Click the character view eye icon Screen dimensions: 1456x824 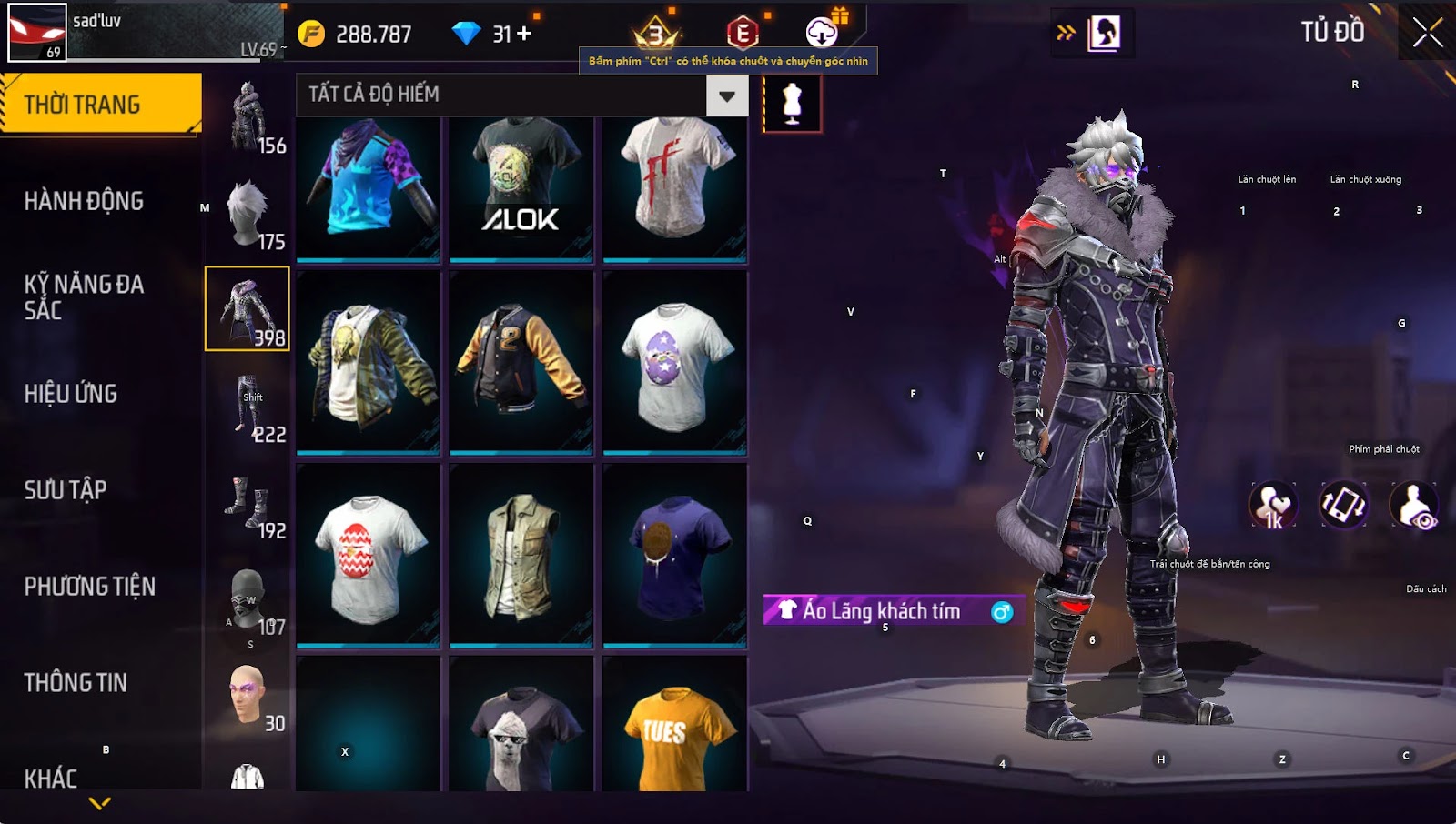pyautogui.click(x=1414, y=507)
